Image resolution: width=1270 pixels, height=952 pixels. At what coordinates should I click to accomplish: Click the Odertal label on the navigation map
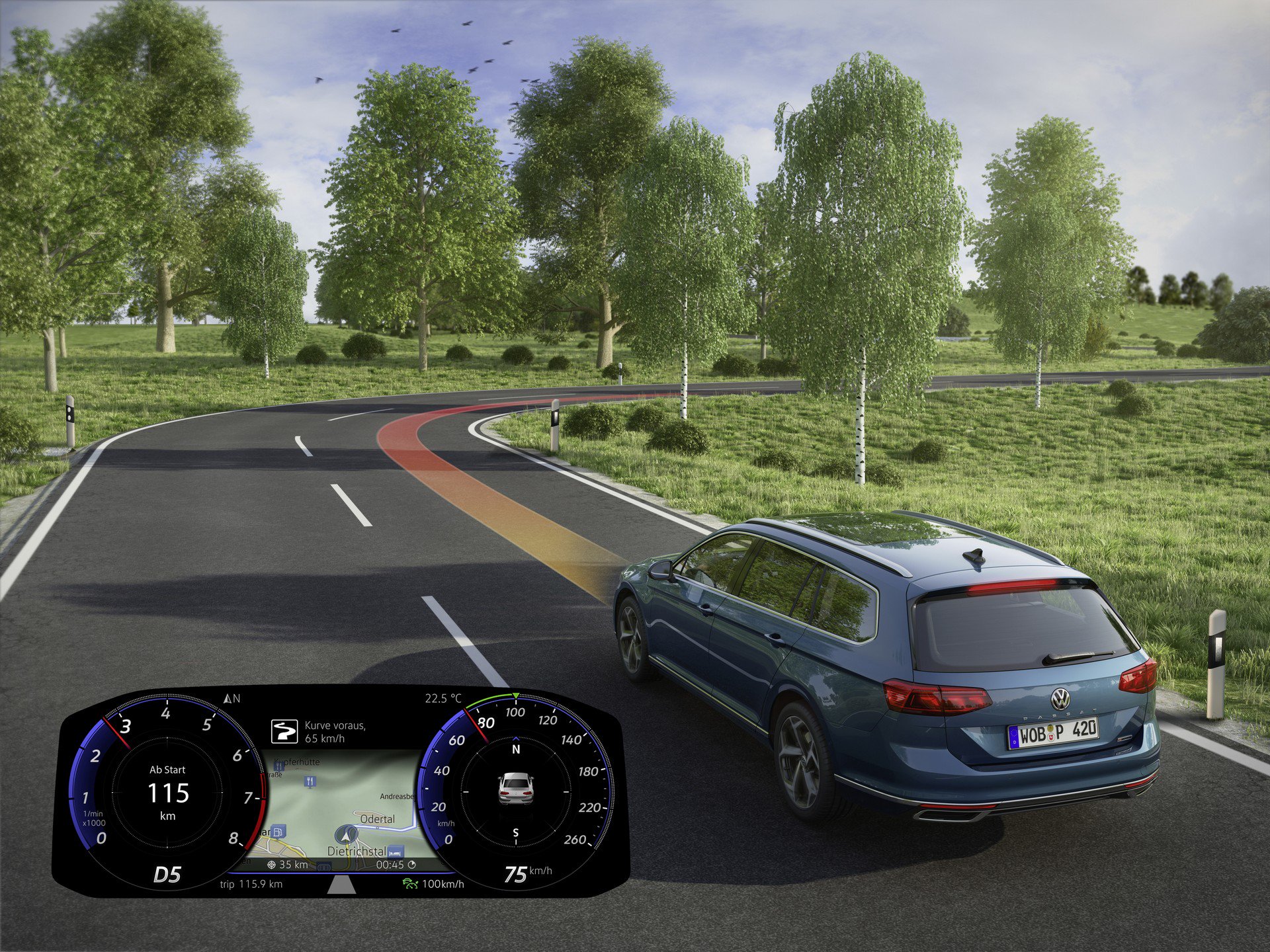377,819
